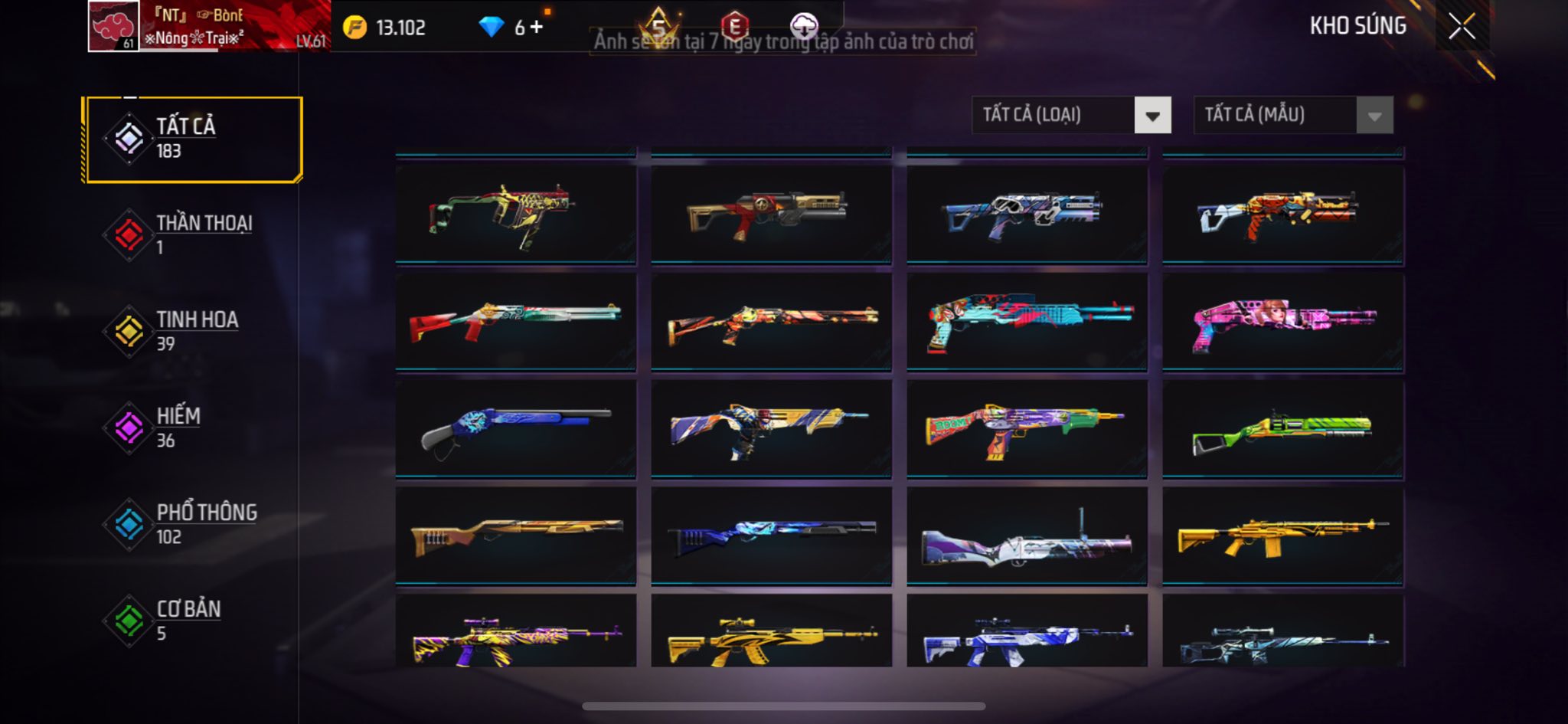Screen dimensions: 1568x724
Task: Show the HIẾM weapon skins
Action: (x=194, y=428)
